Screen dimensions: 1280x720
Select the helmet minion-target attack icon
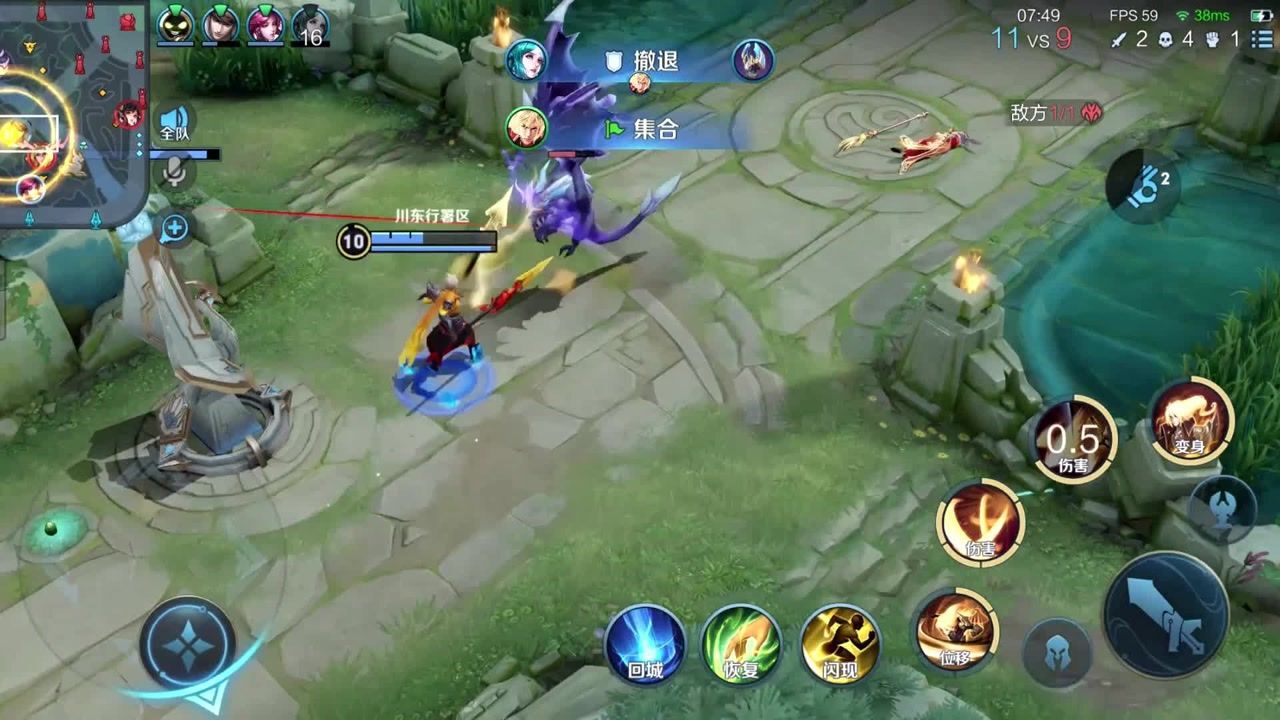tap(1056, 654)
